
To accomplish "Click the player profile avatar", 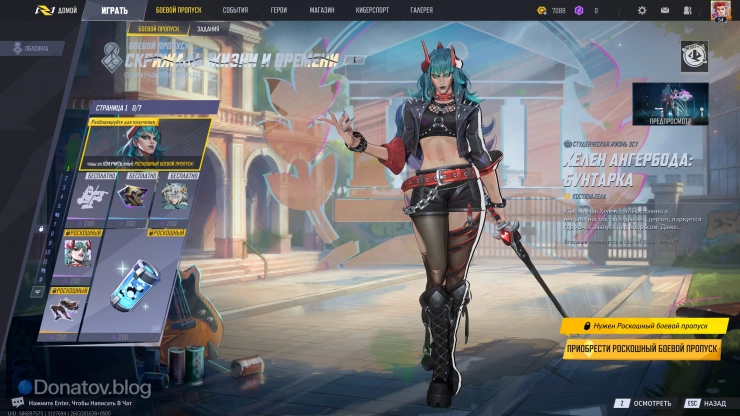I will coord(720,10).
